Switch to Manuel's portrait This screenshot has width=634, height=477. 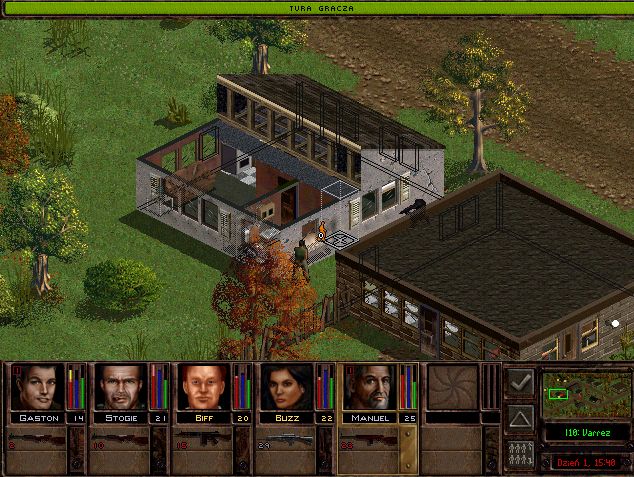[370, 387]
